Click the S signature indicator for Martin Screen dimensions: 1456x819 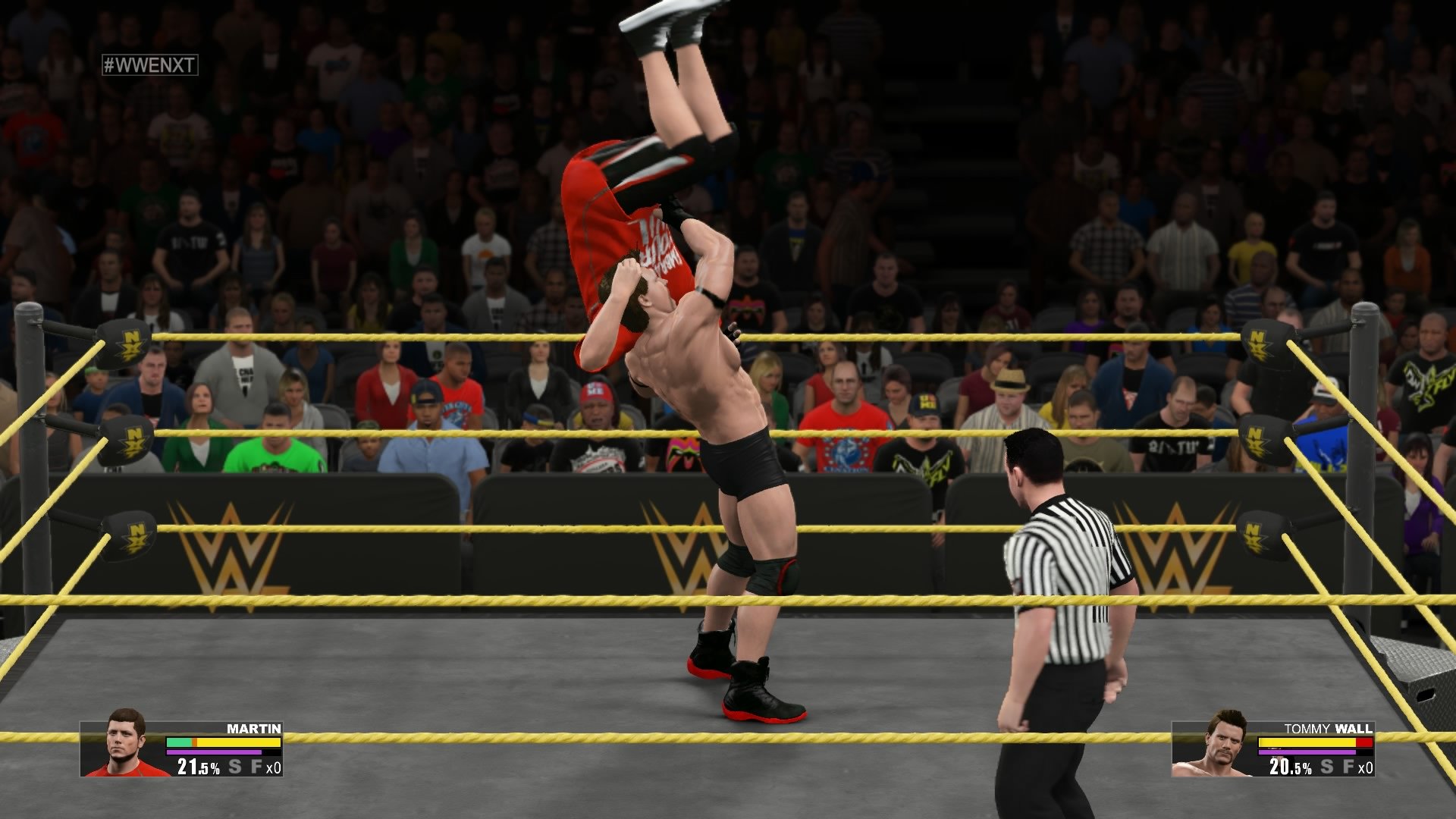click(235, 767)
